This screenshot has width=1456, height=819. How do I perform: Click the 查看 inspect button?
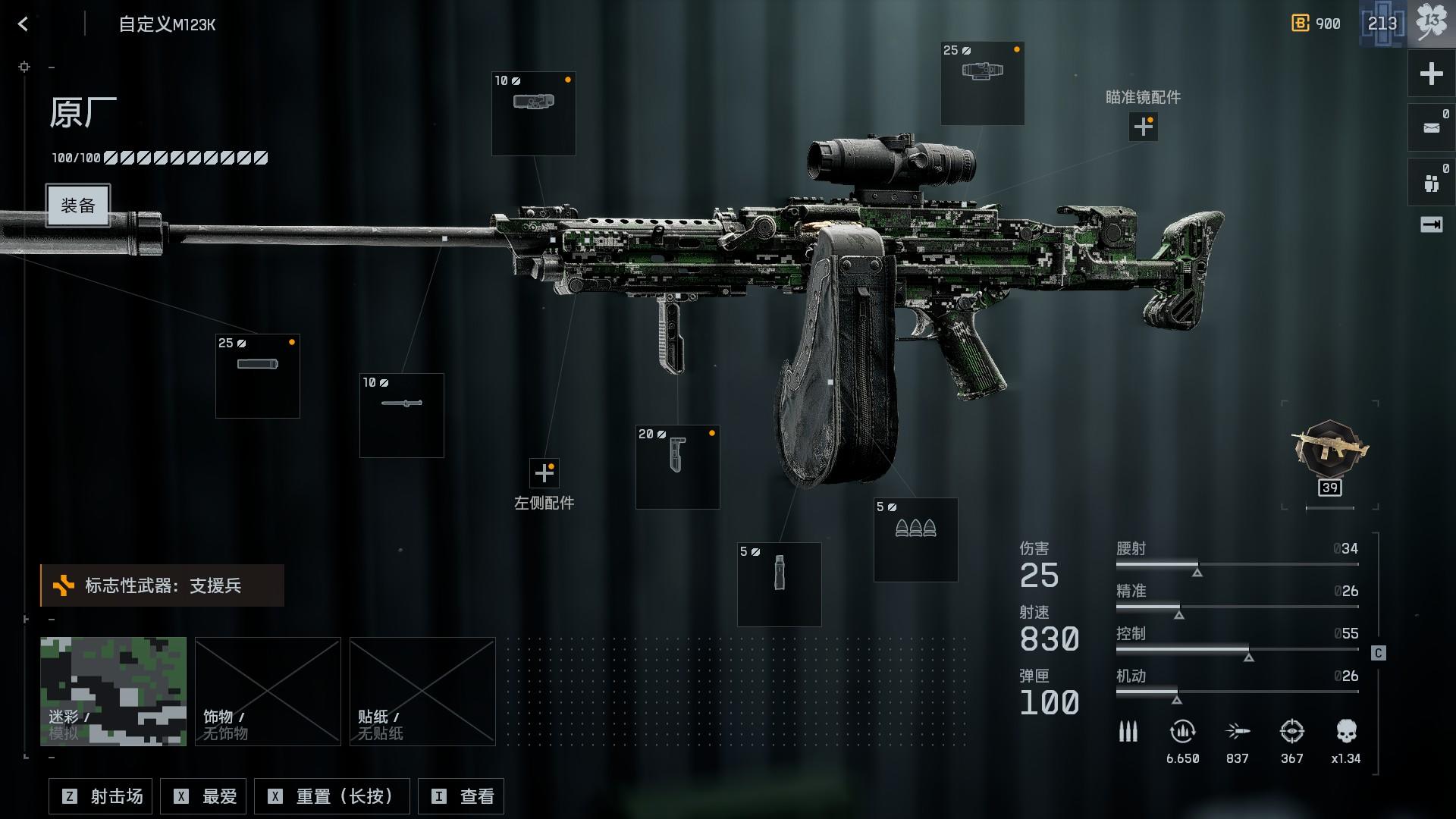461,796
